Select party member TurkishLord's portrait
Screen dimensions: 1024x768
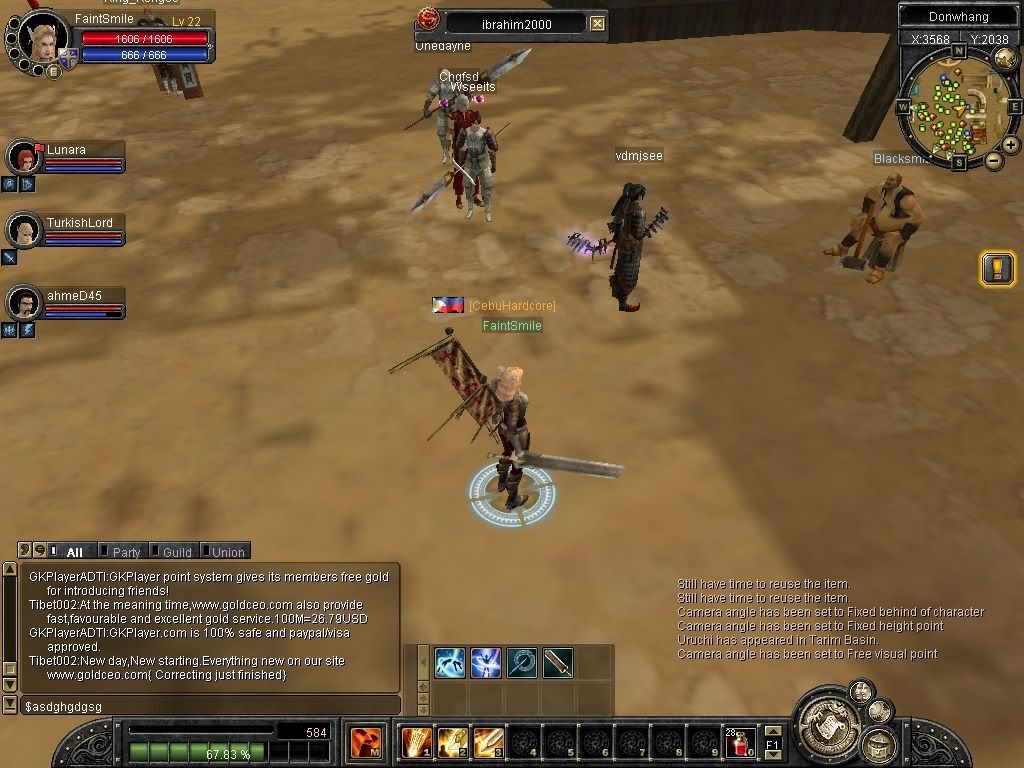coord(22,230)
